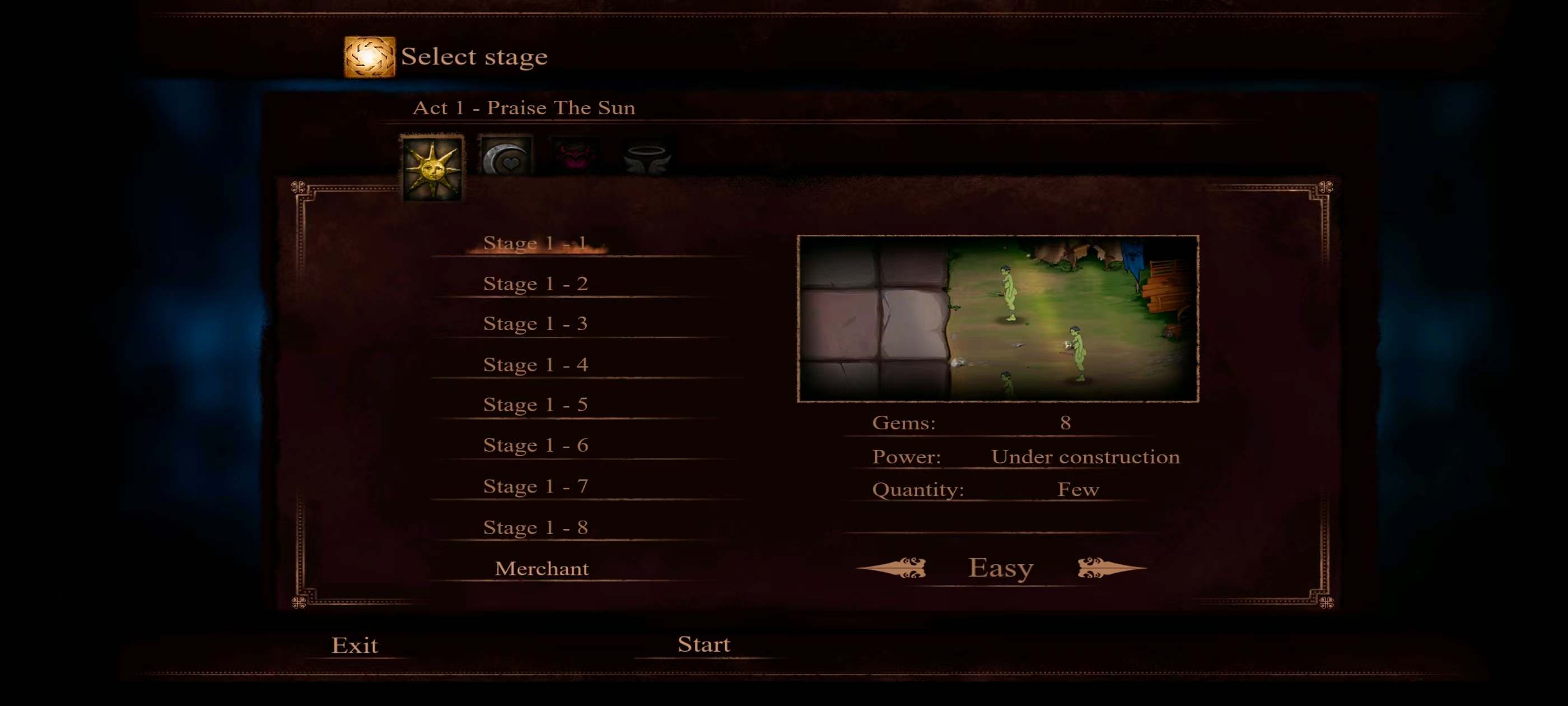Visit the Merchant

tap(541, 568)
